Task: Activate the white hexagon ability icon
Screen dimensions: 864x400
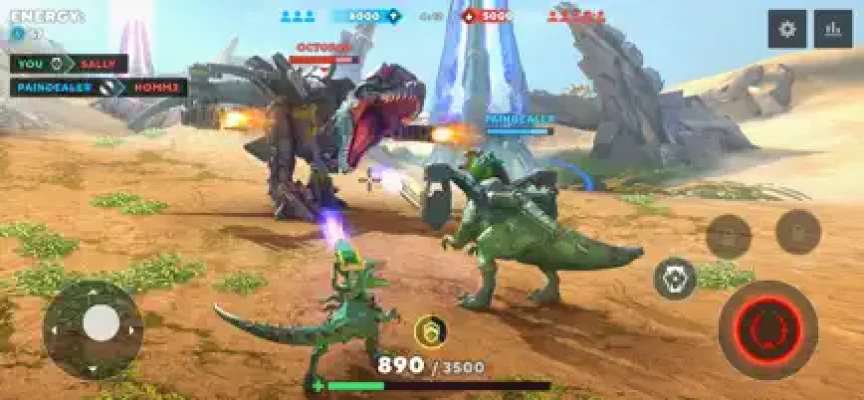Action: tap(675, 278)
